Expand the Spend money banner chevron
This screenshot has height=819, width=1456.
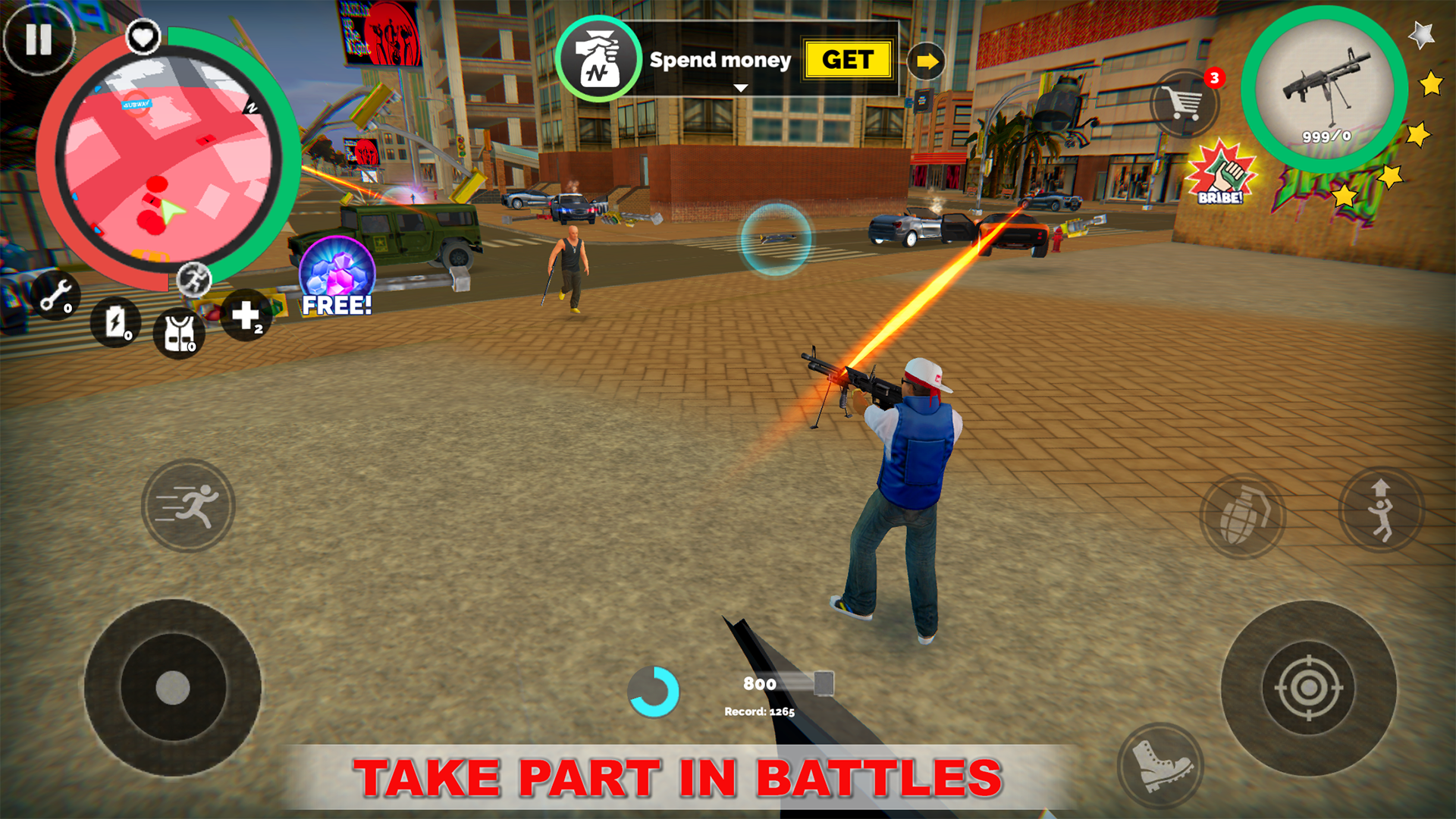[x=739, y=87]
